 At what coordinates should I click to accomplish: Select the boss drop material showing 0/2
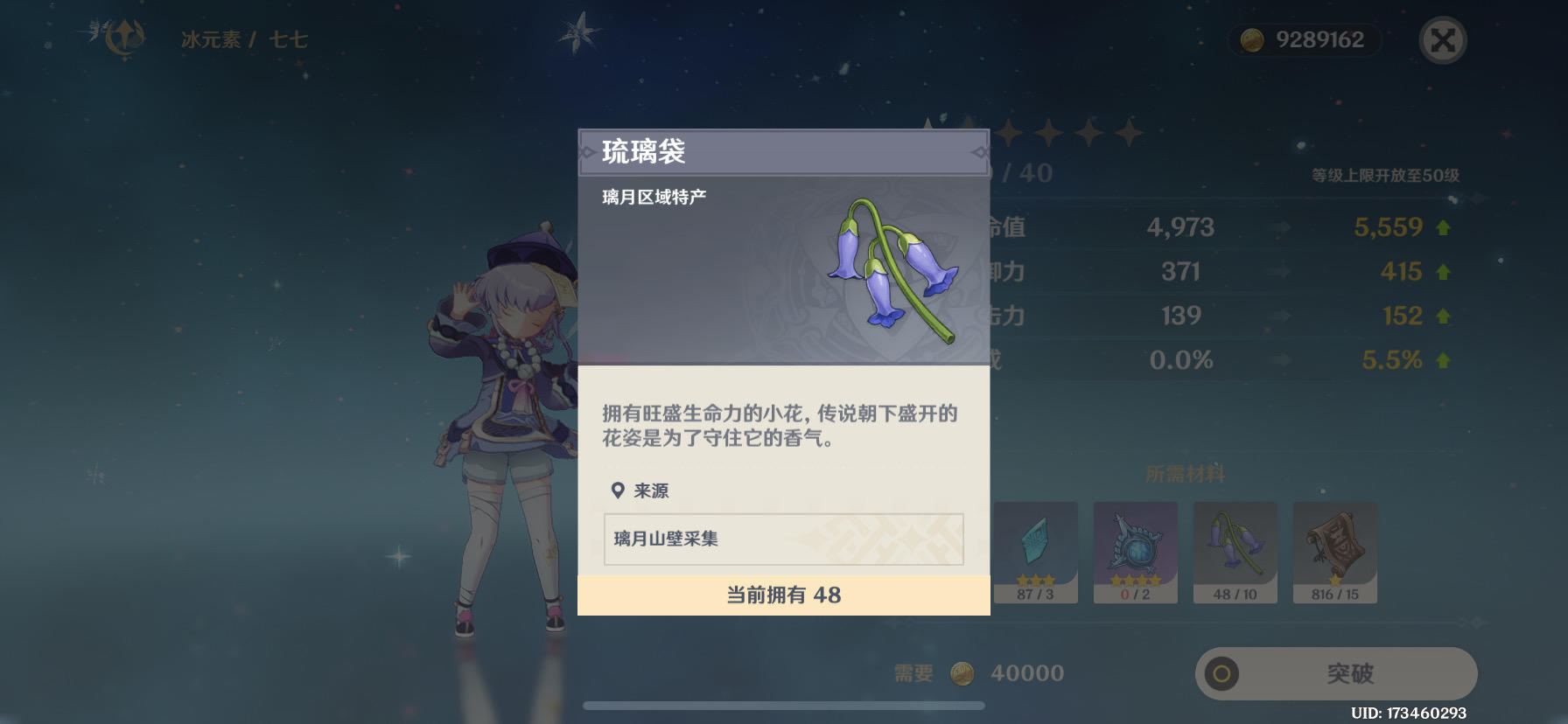pos(1135,551)
